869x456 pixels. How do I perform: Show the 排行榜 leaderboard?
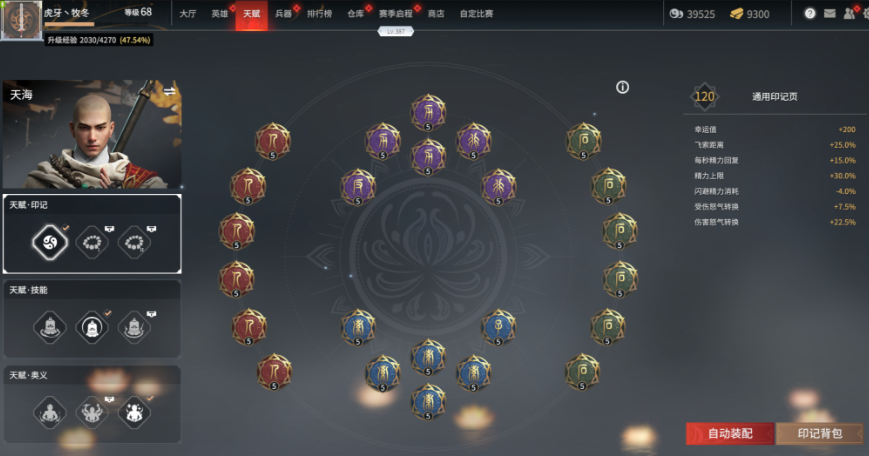[x=319, y=14]
